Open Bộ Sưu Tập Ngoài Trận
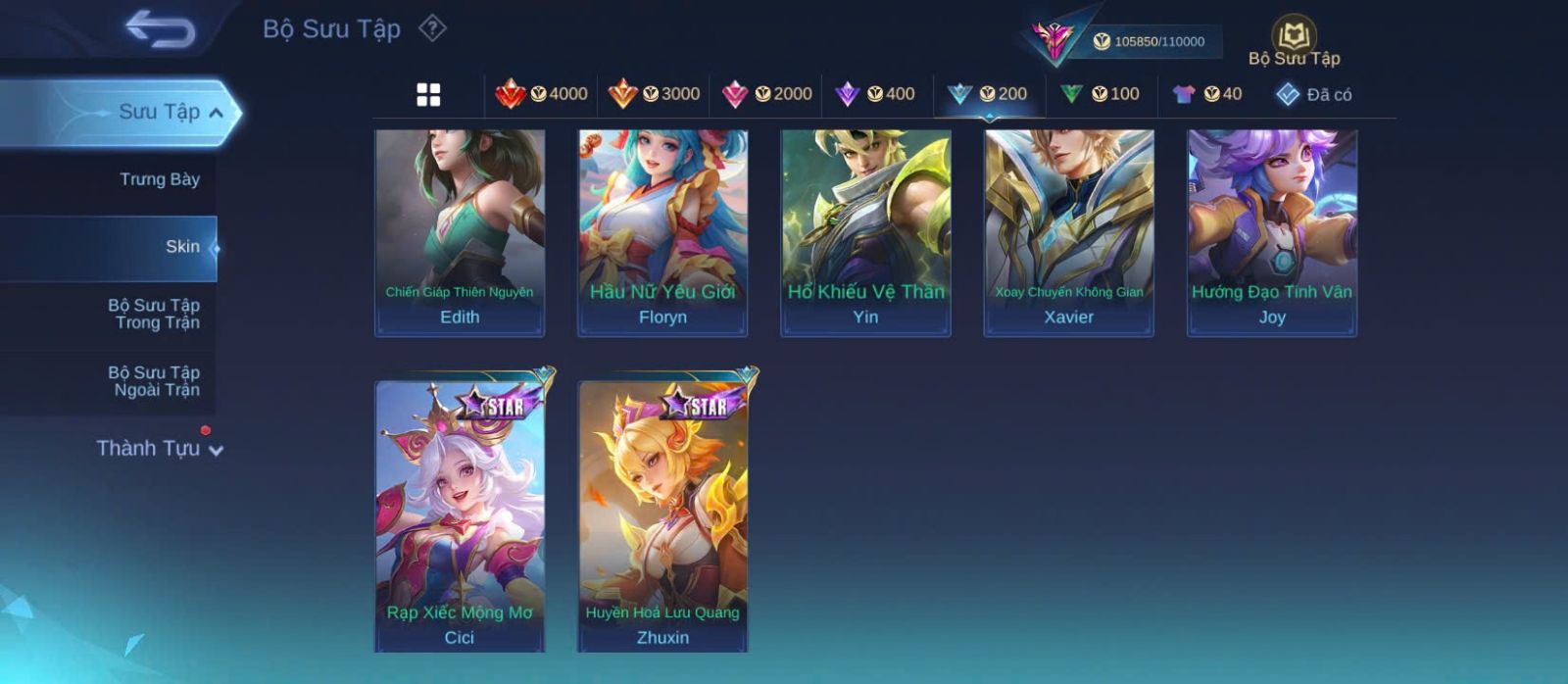 [154, 381]
